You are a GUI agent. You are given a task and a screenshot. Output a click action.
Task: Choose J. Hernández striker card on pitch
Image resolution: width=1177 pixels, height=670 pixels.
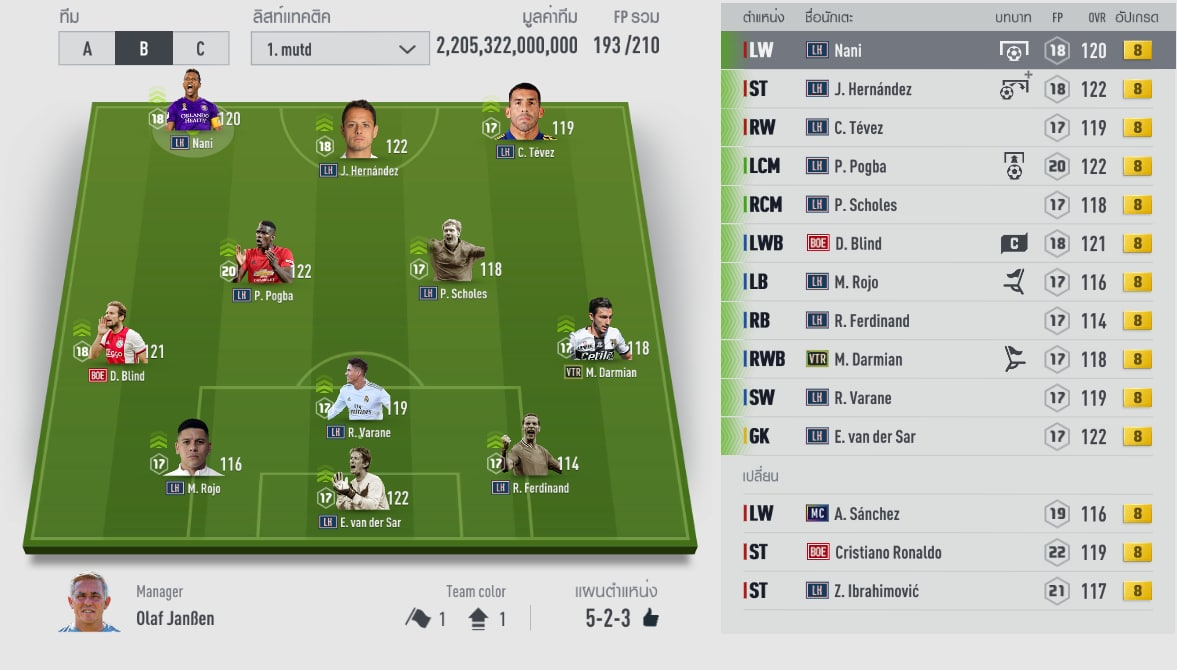point(358,135)
